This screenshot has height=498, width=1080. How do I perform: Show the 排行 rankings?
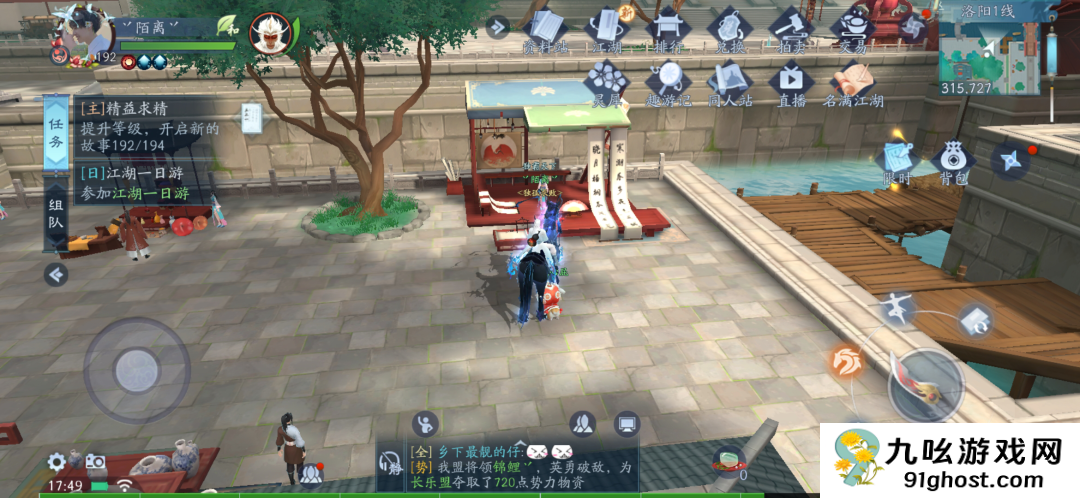click(x=667, y=28)
